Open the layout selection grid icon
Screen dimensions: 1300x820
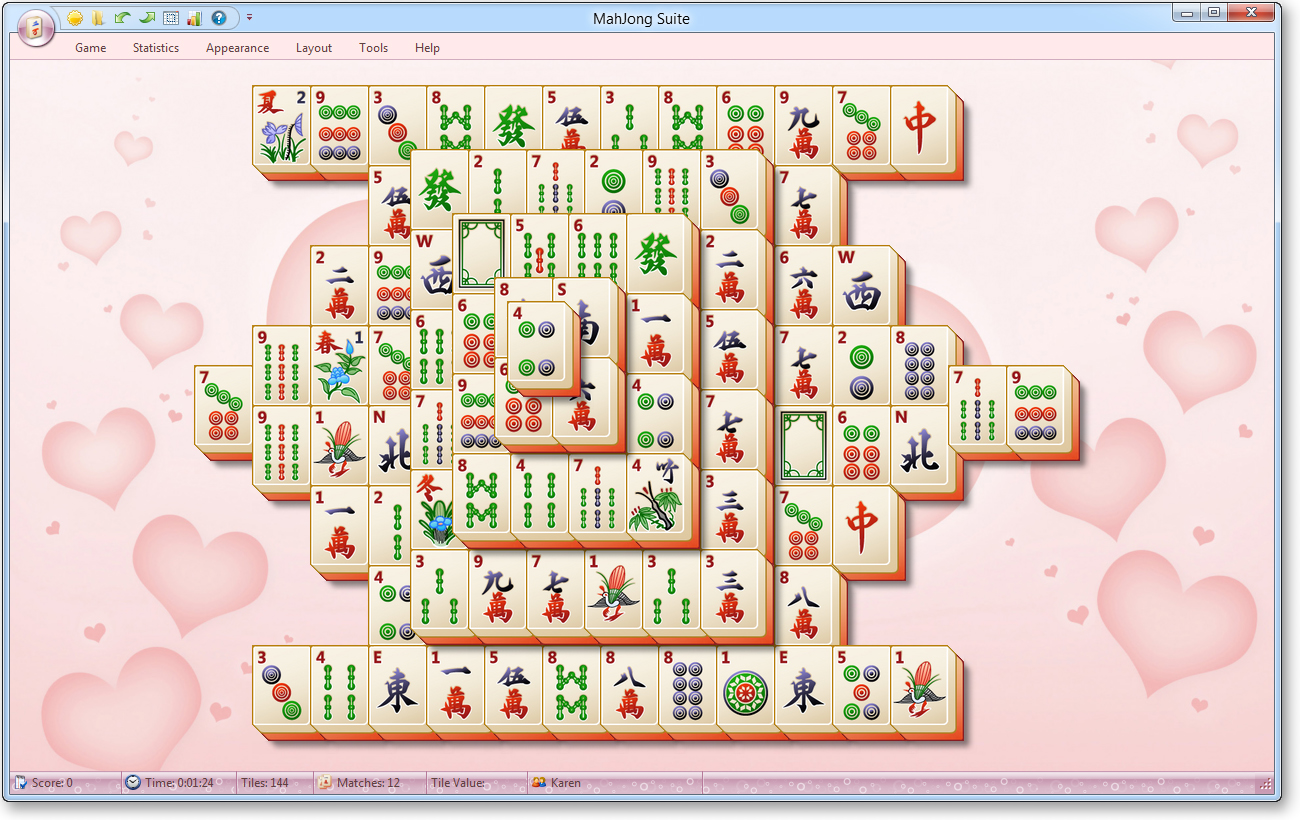coord(170,17)
